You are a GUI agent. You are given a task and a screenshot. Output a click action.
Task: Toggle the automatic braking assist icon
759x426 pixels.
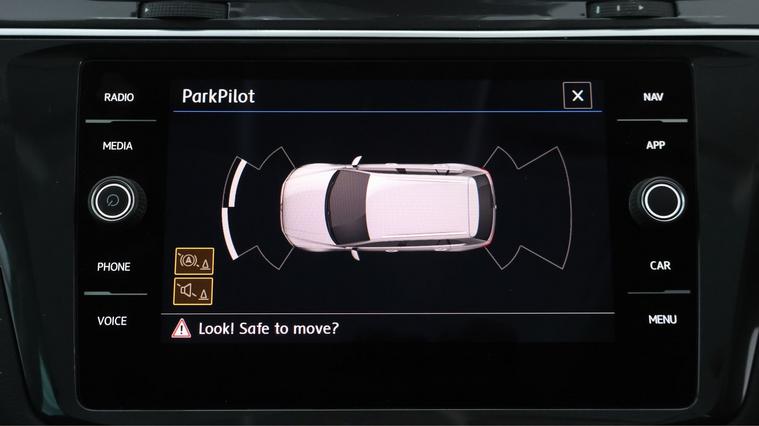pos(194,261)
